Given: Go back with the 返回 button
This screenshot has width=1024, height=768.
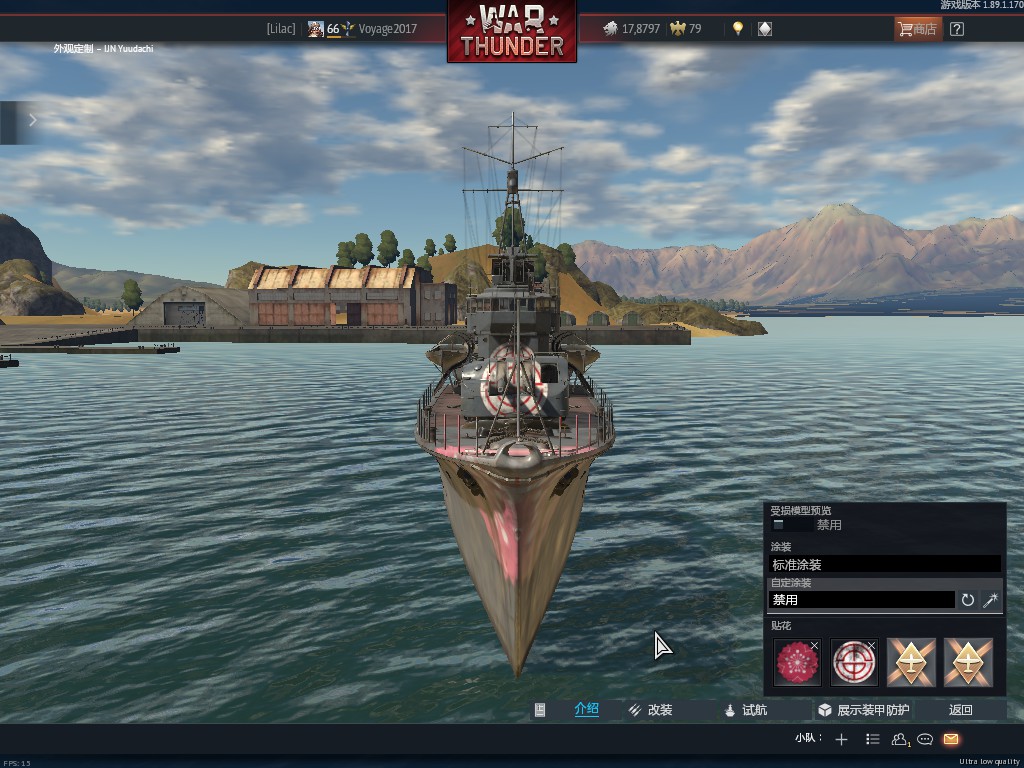Looking at the screenshot, I should [x=961, y=710].
